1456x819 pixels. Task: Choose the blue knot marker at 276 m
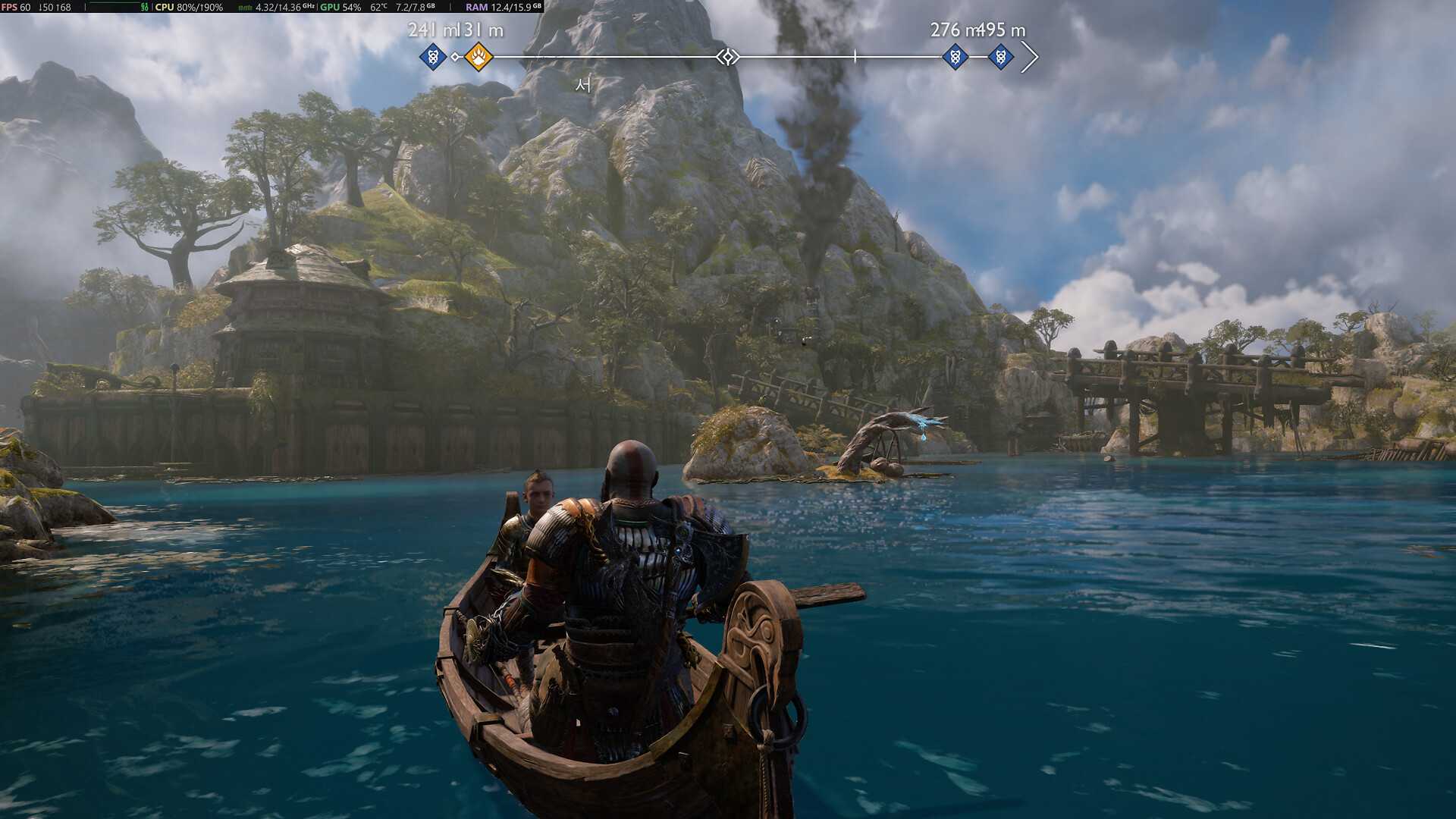click(x=955, y=56)
